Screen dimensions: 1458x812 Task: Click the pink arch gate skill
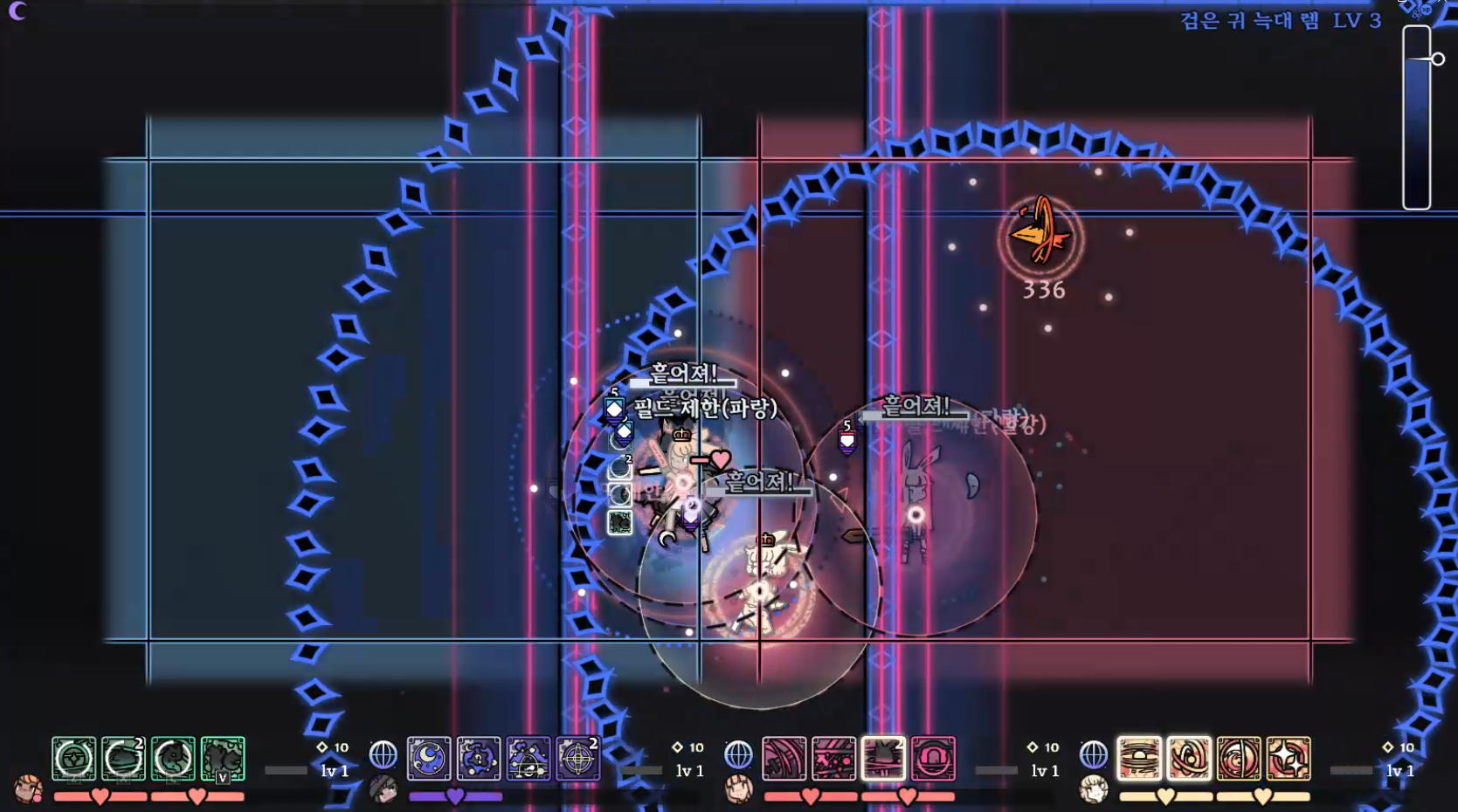933,759
